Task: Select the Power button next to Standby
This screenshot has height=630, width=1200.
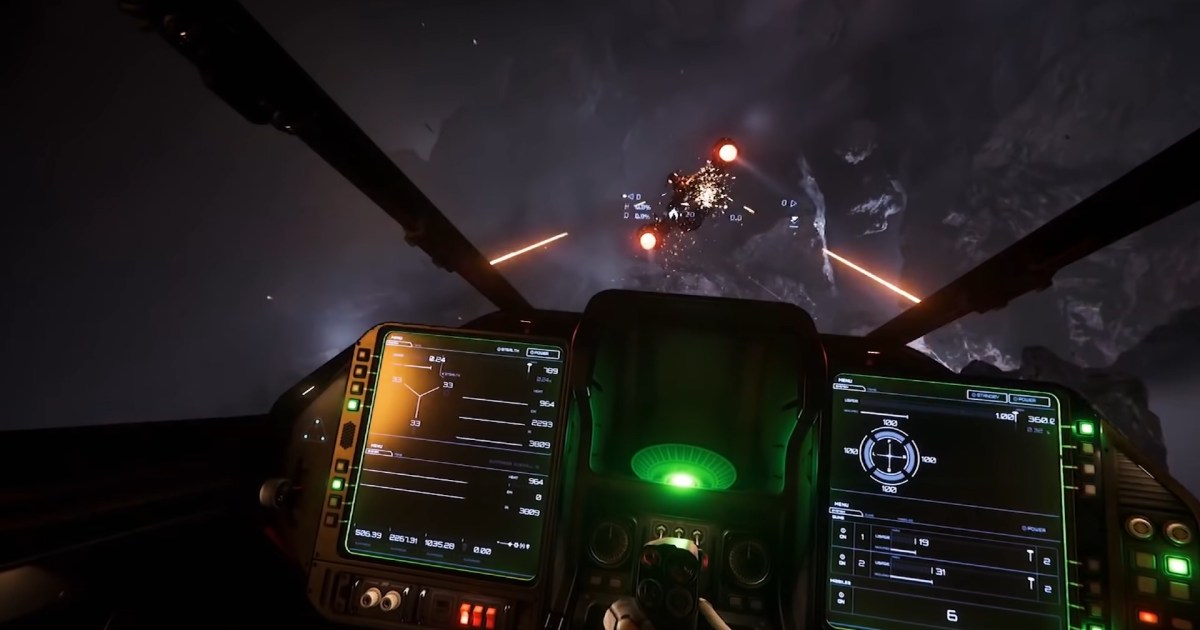Action: 1029,400
